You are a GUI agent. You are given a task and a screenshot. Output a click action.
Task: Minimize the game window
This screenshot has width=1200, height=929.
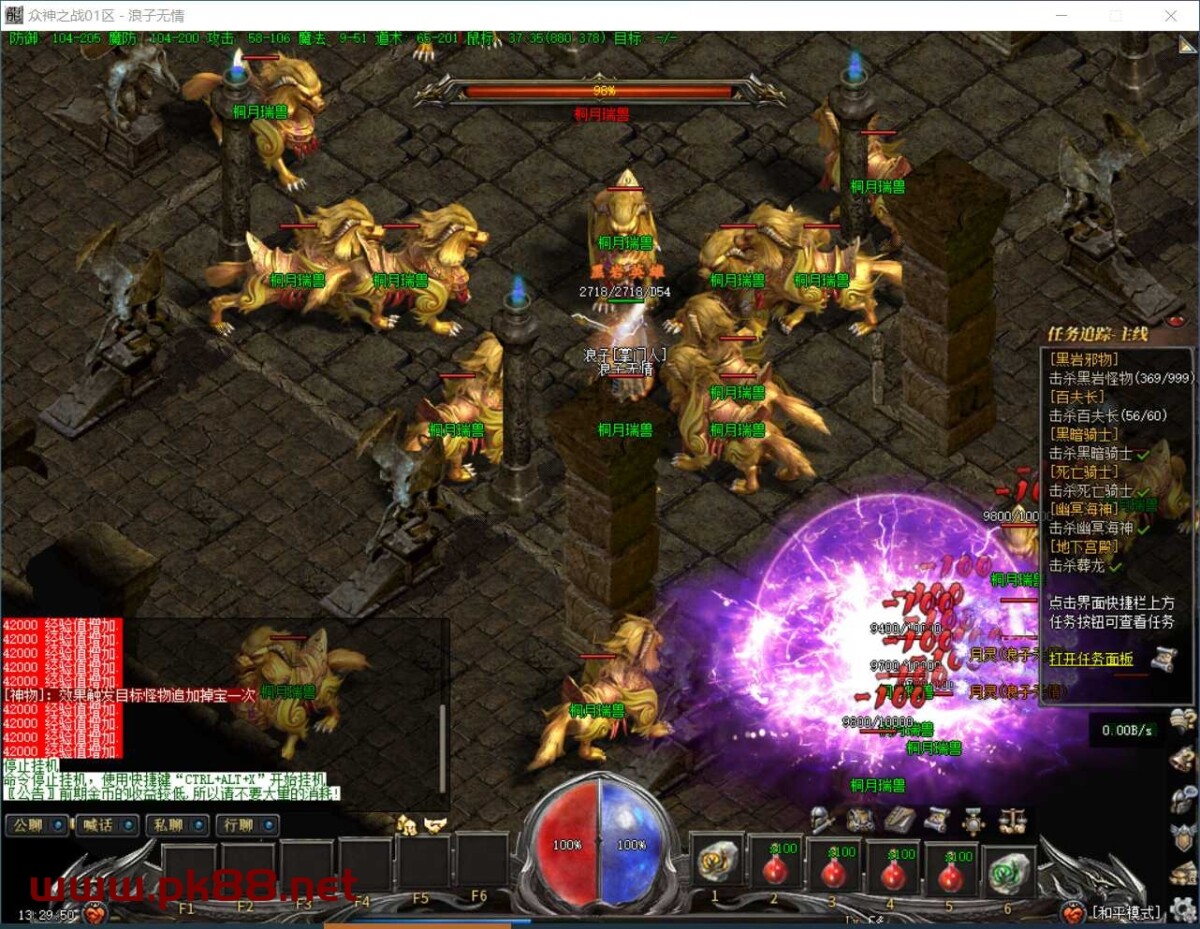point(1062,15)
